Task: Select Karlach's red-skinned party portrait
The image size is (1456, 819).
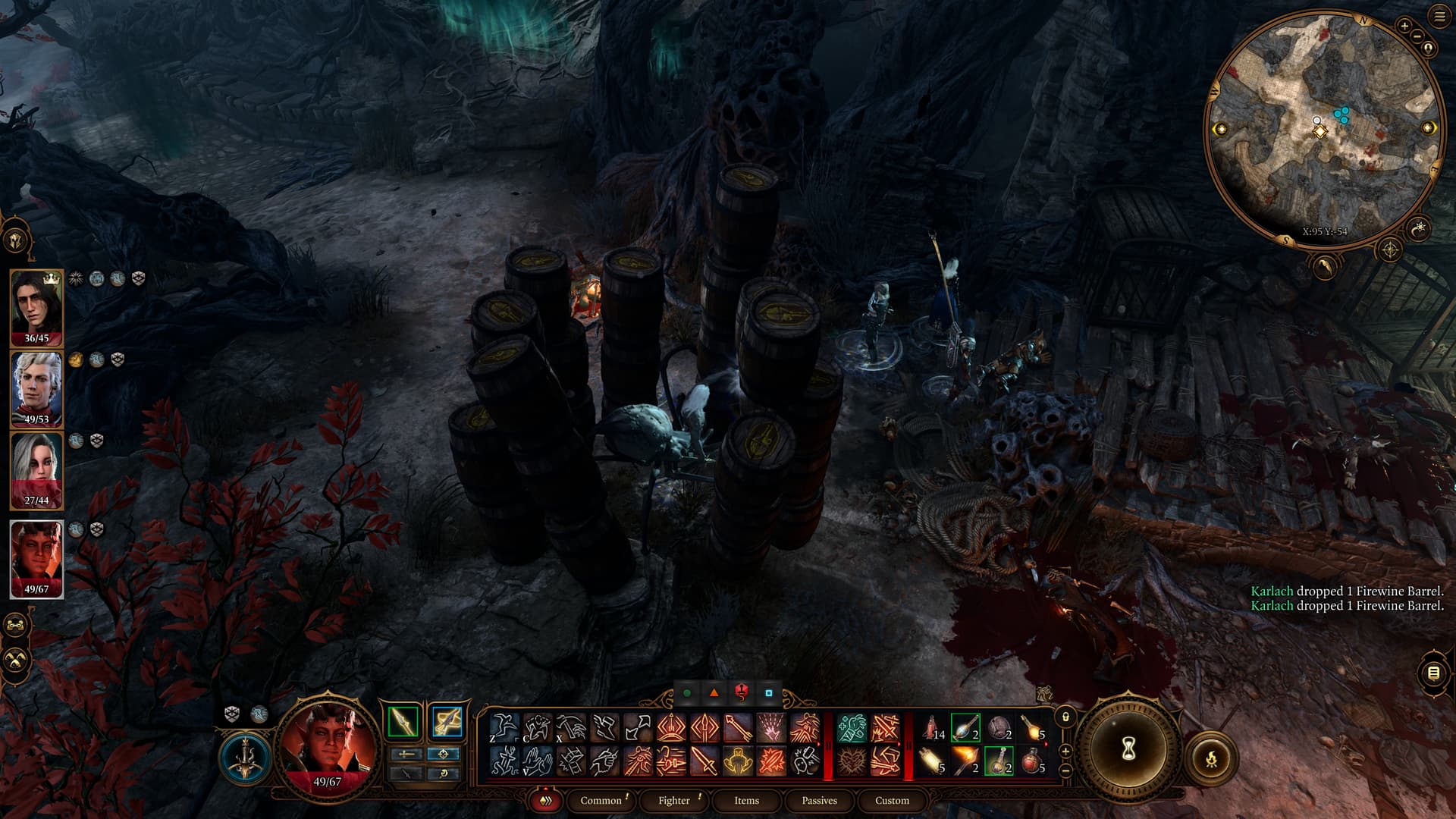Action: coord(36,557)
